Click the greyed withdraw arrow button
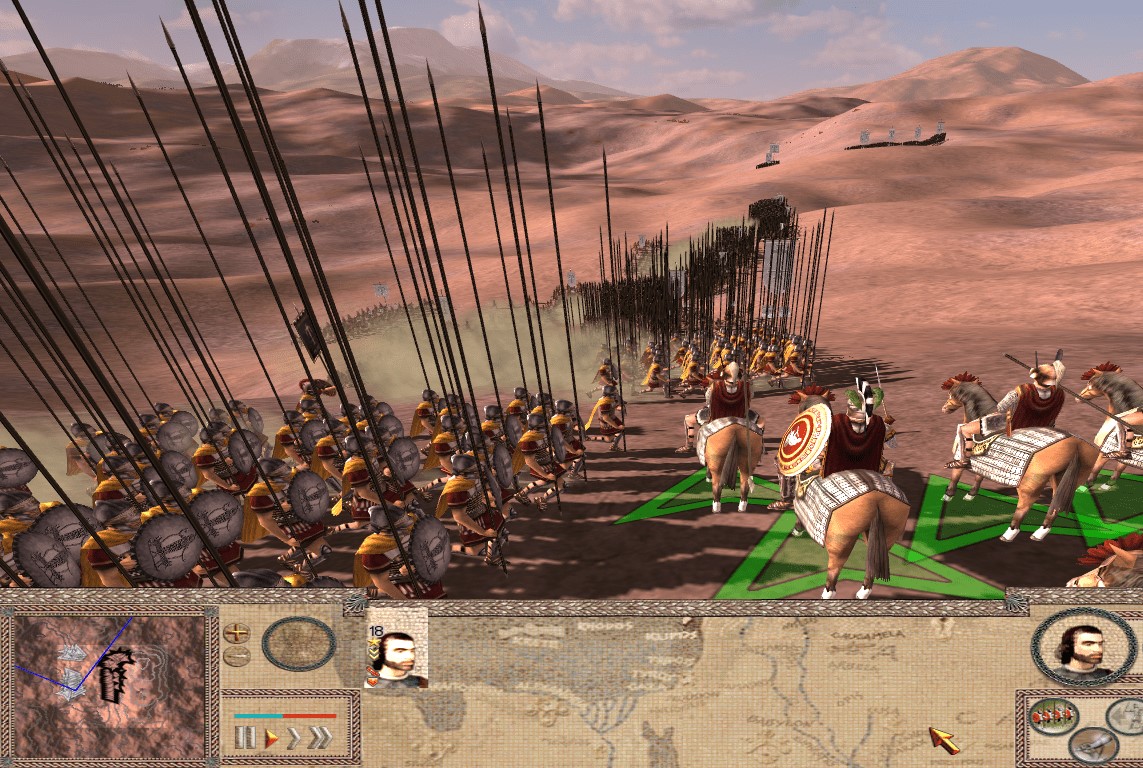Image resolution: width=1143 pixels, height=768 pixels. point(1128,716)
